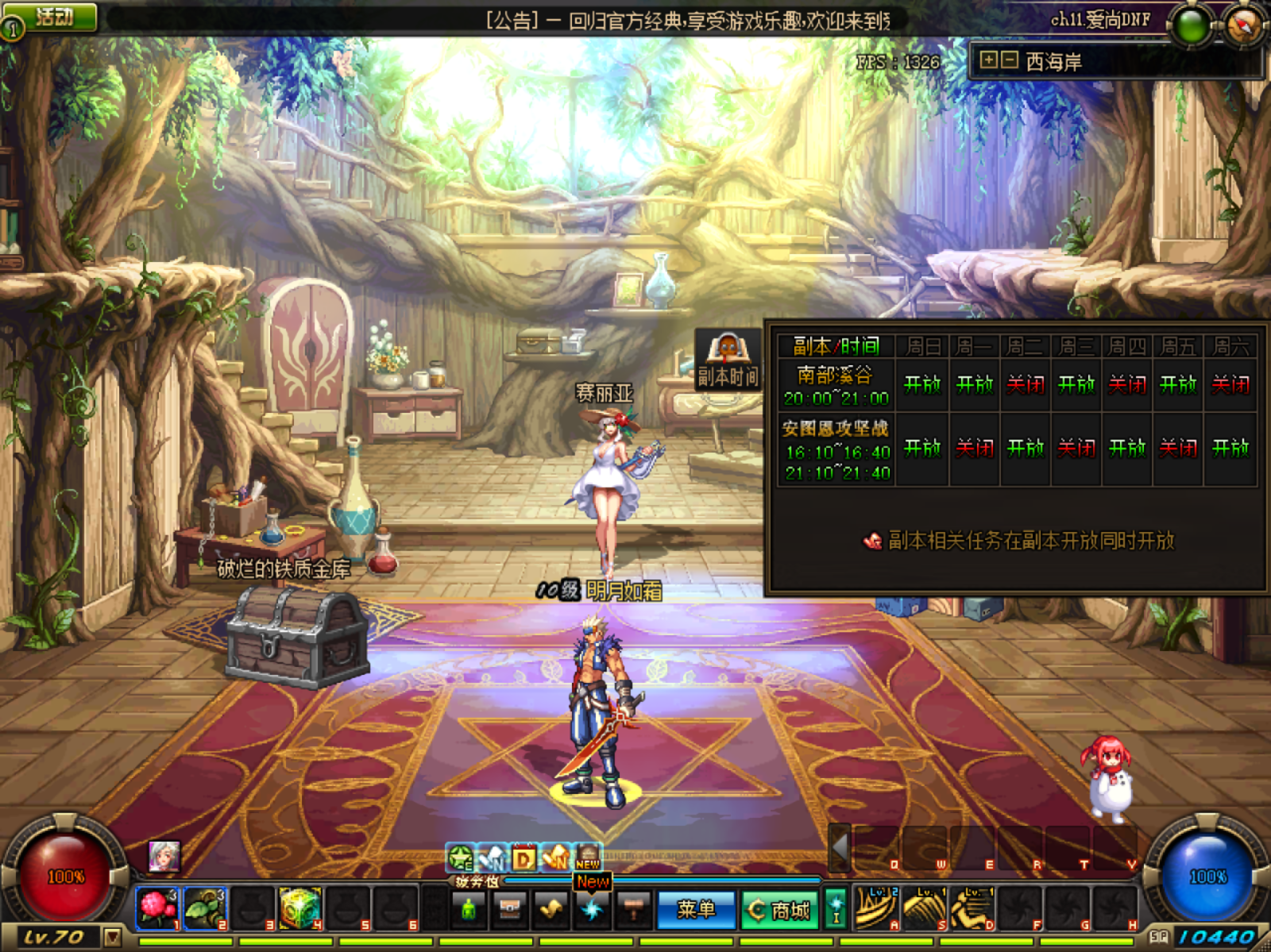Viewport: 1271px width, 952px height.
Task: Collapse the upper skill bar with the arrow
Action: pos(839,846)
